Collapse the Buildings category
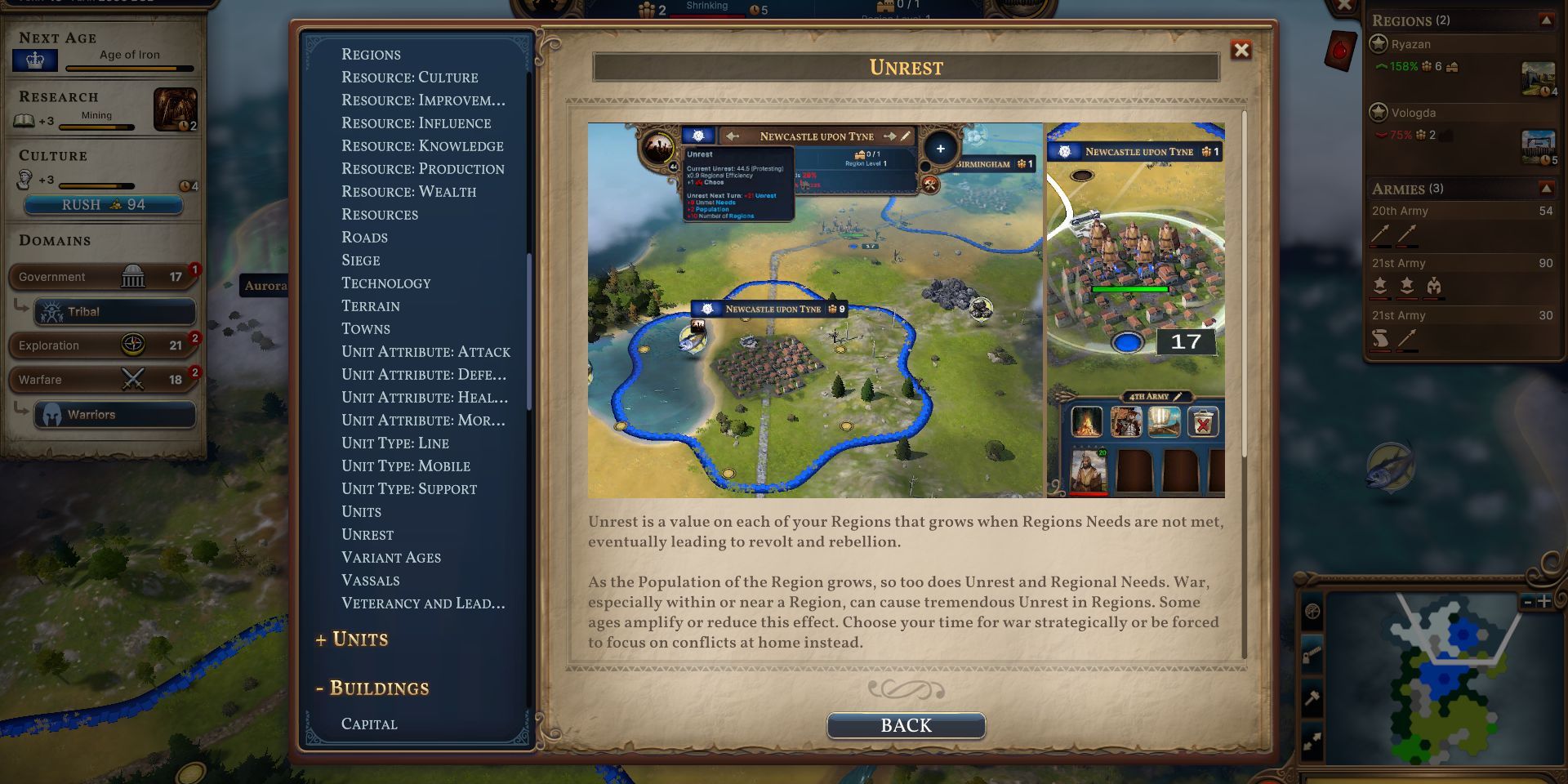 click(372, 688)
